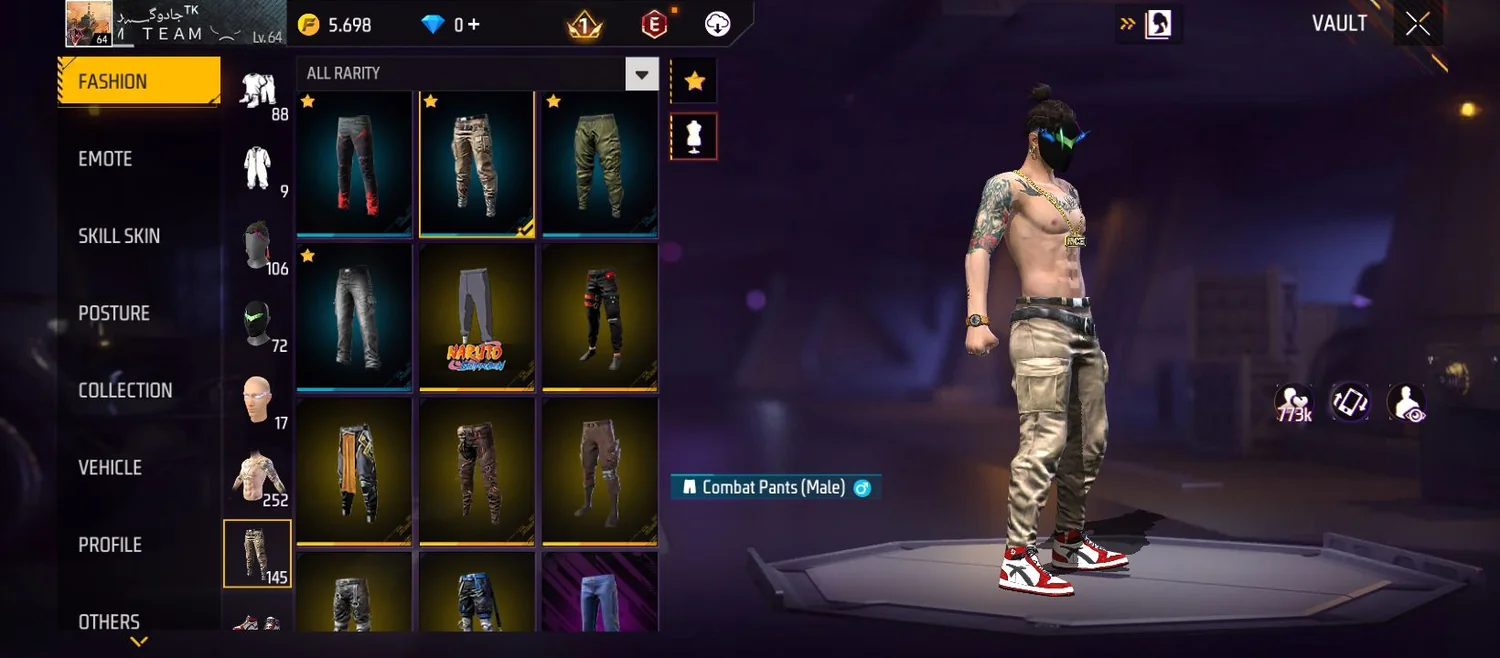Select the Posture category
The image size is (1500, 658).
click(114, 313)
